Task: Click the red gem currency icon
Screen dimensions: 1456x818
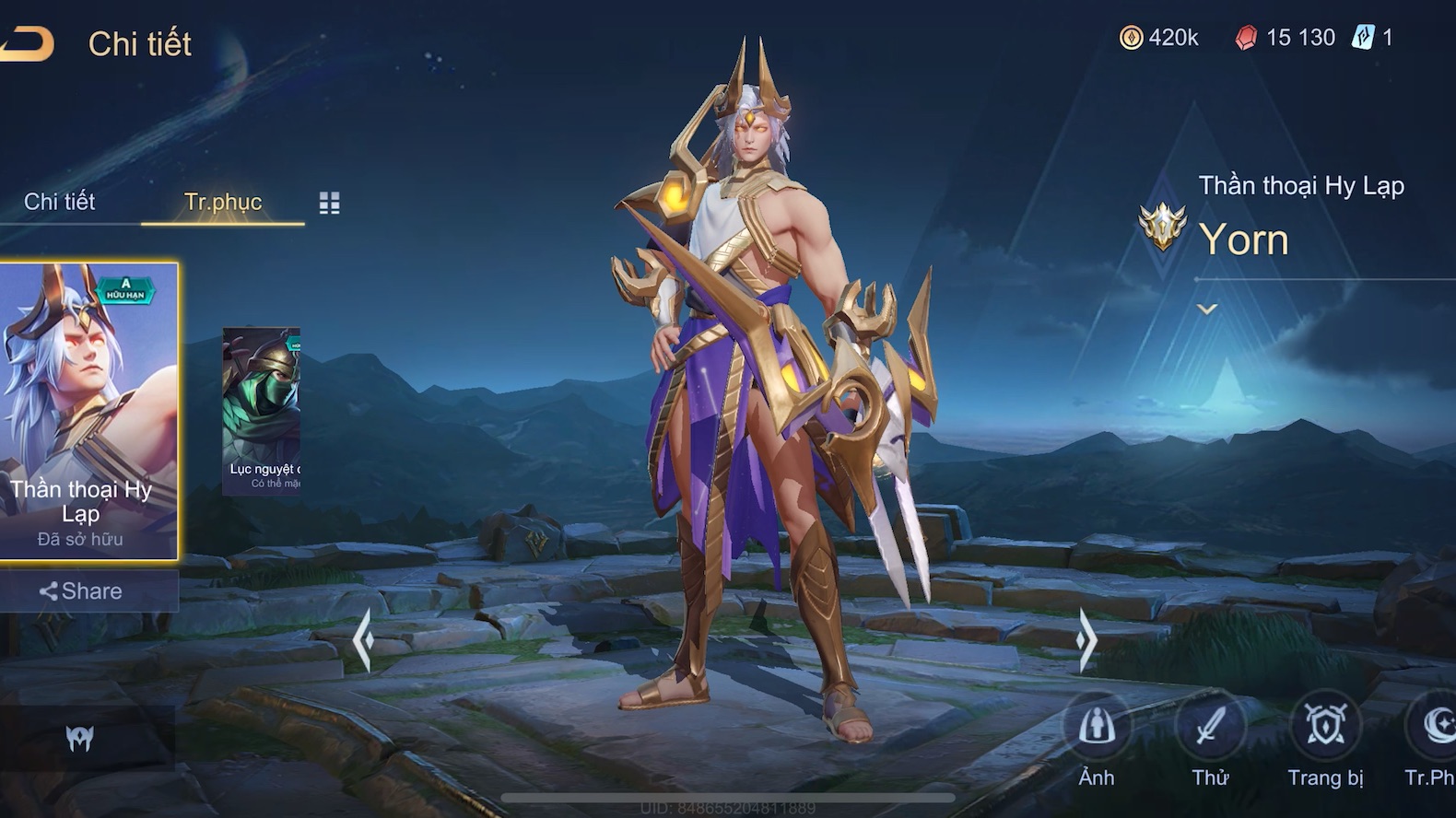Action: point(1246,38)
